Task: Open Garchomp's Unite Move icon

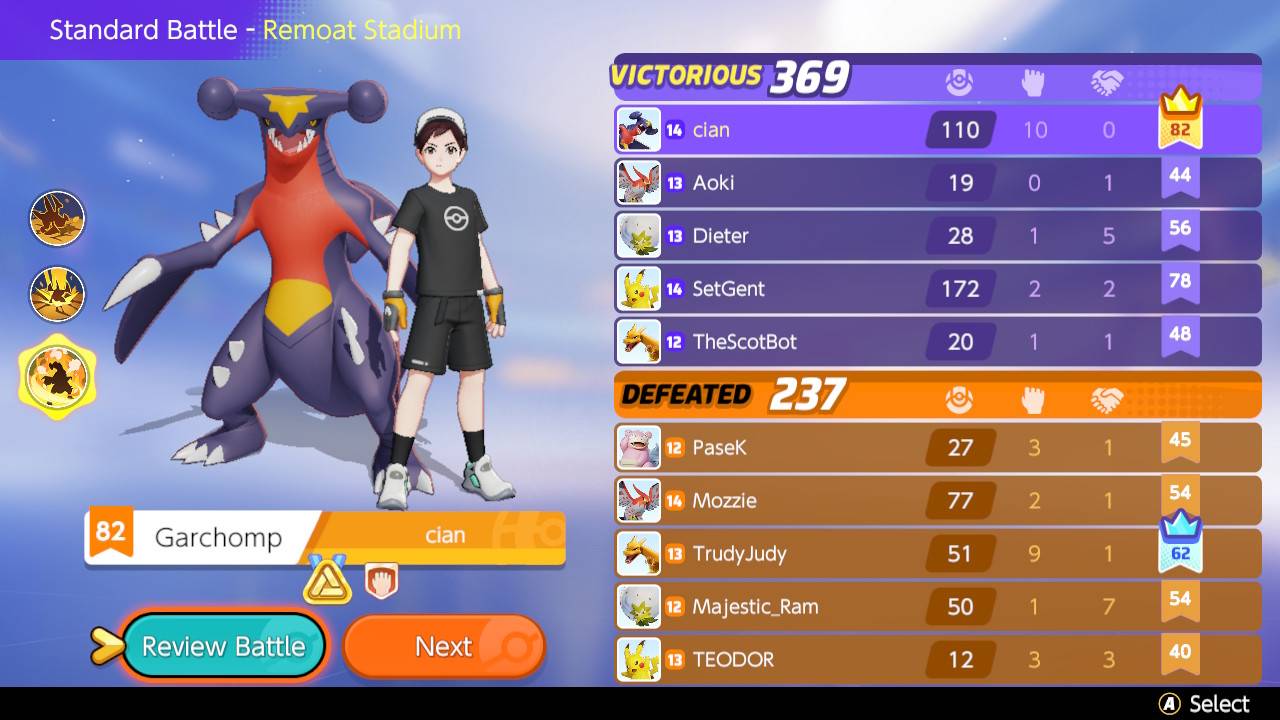Action: point(57,377)
